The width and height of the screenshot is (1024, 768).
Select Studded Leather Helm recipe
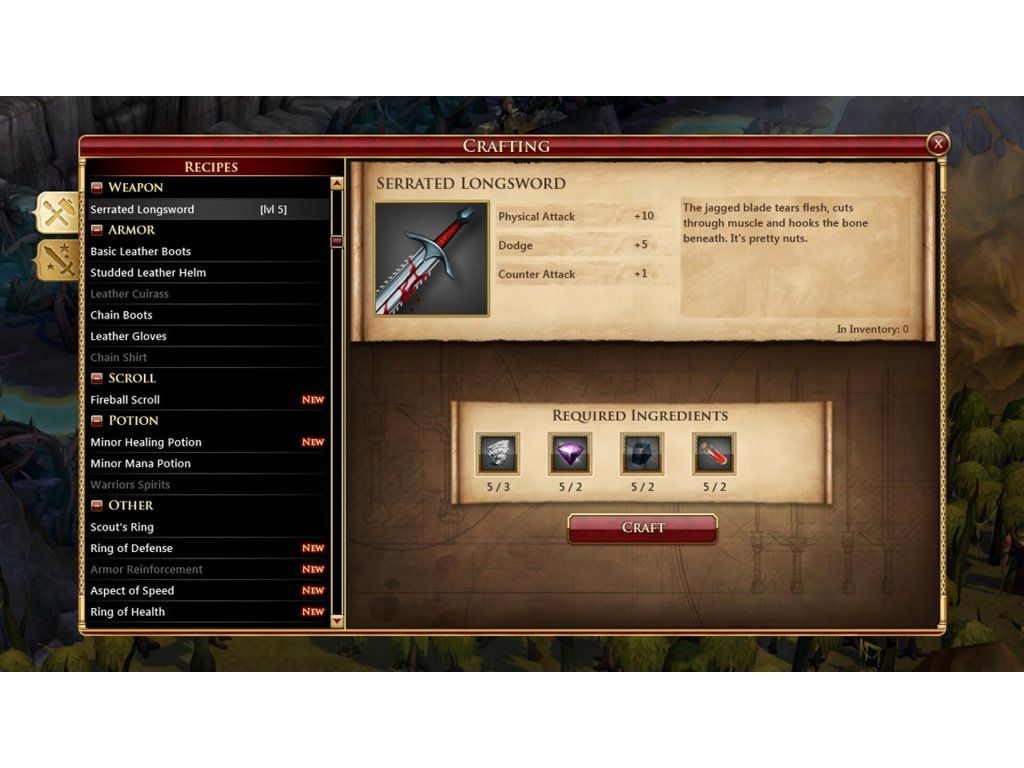click(x=148, y=273)
